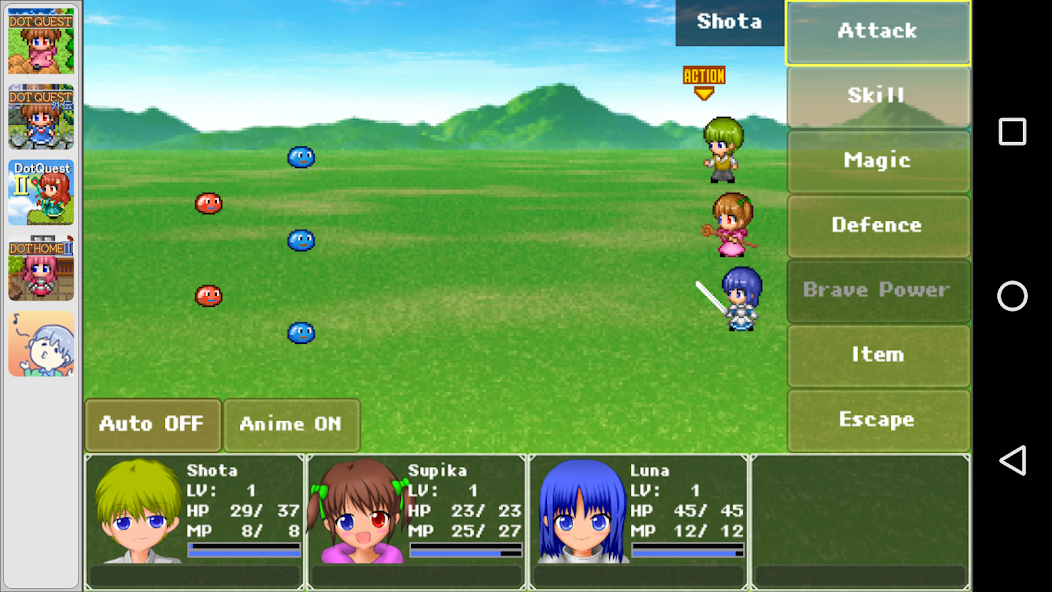Image resolution: width=1052 pixels, height=592 pixels.
Task: Toggle the Anime ON button
Action: (291, 425)
